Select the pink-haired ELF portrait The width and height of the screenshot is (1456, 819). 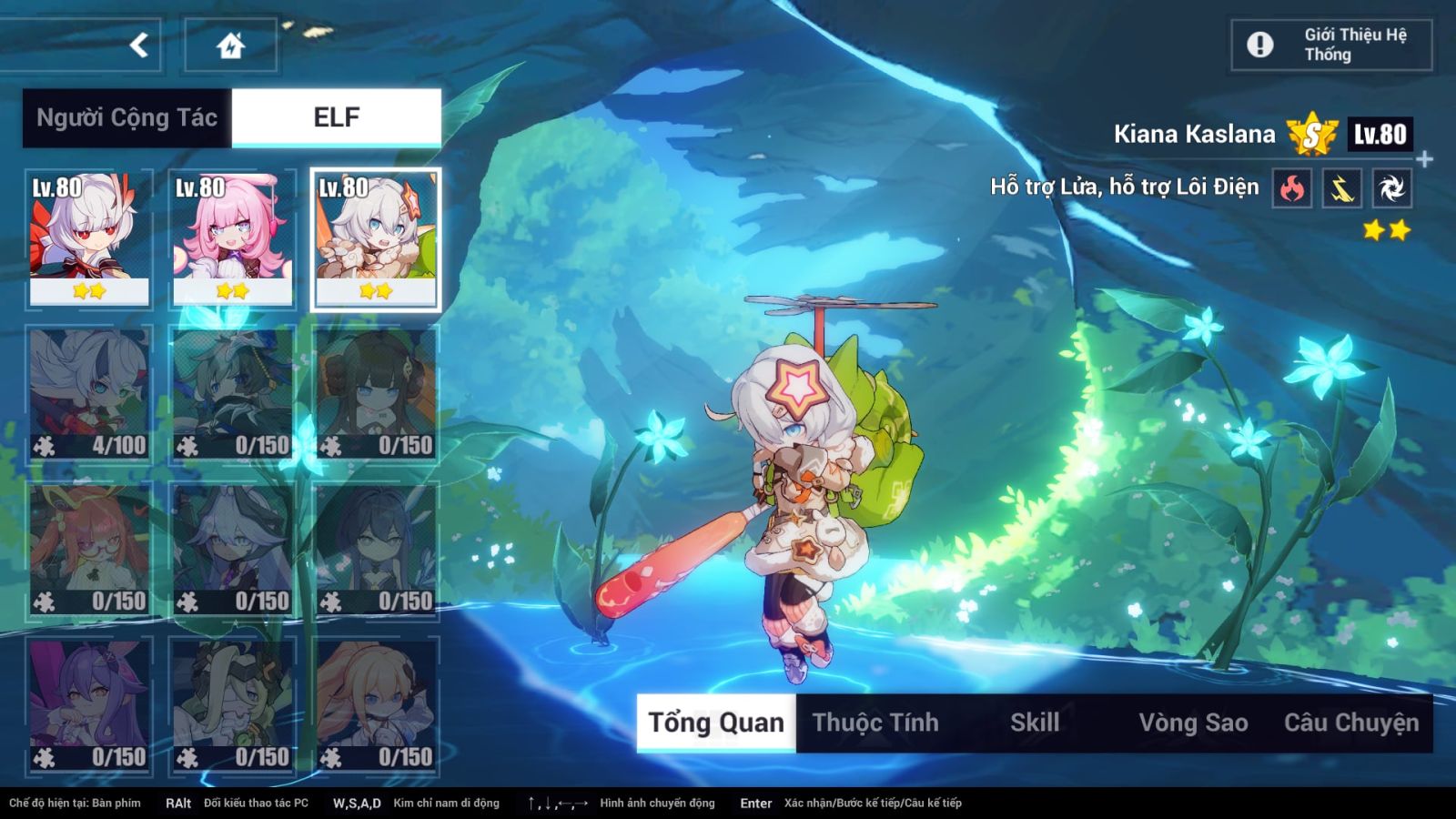tap(233, 239)
